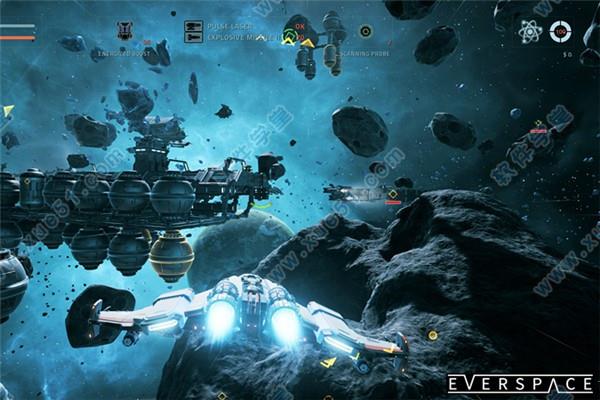Select the Pulse Laser weapon
Viewport: 600px width, 400px height.
tap(194, 26)
